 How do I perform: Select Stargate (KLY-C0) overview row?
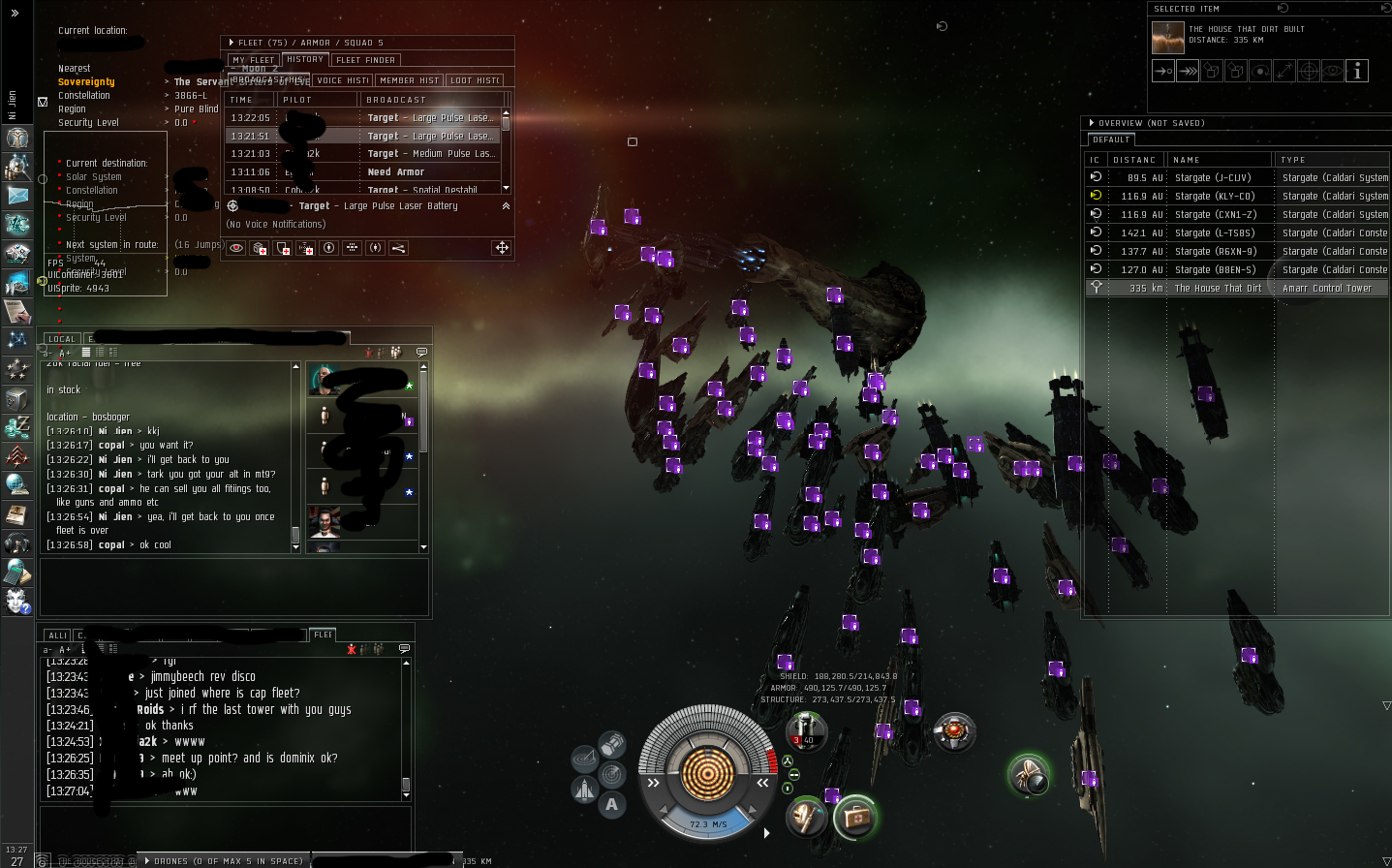[1215, 197]
